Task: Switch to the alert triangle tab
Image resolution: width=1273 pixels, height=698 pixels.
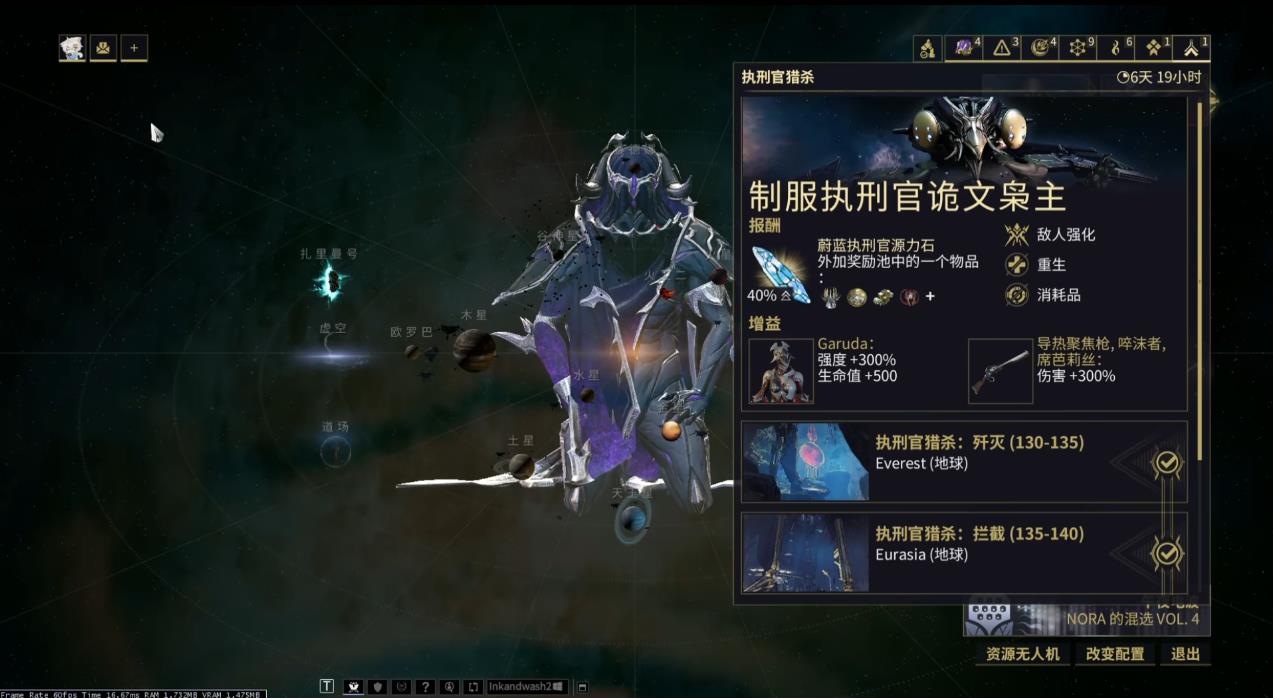Action: click(x=1004, y=48)
